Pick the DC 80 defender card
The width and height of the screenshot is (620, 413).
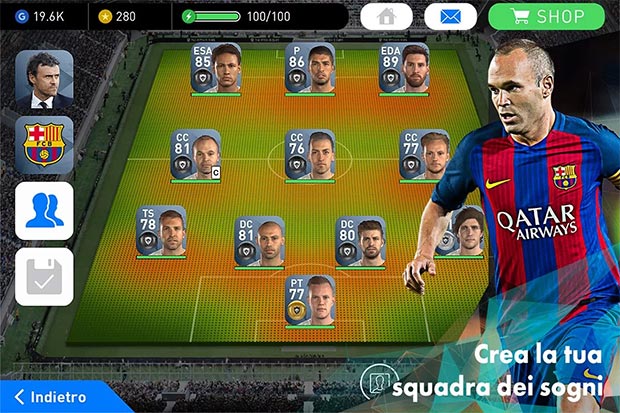(x=360, y=241)
